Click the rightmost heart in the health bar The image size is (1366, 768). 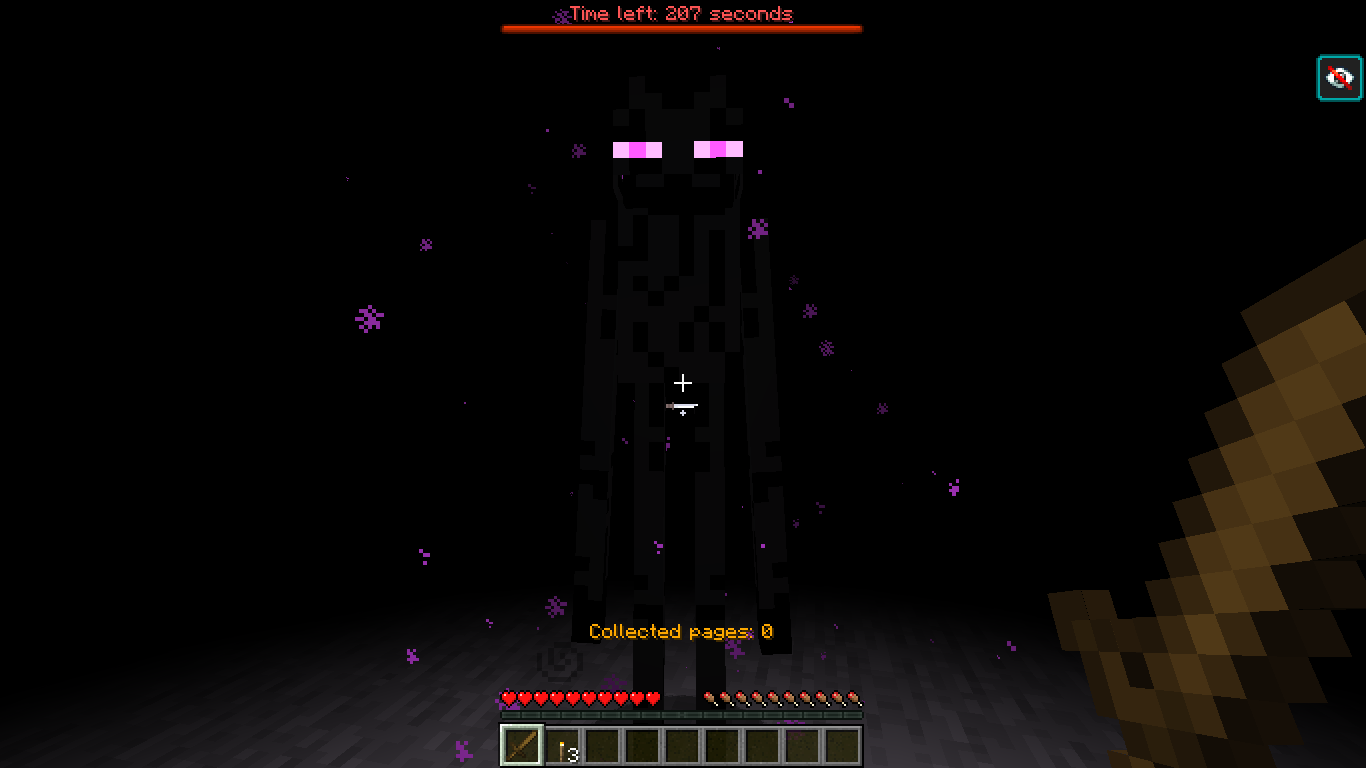click(655, 700)
